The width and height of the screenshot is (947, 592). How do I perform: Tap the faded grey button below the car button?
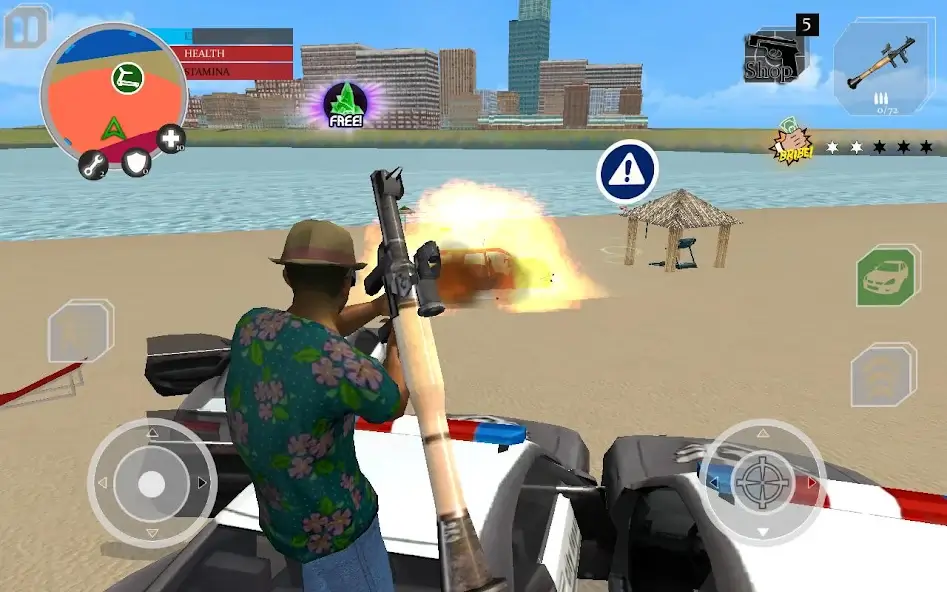pyautogui.click(x=883, y=375)
